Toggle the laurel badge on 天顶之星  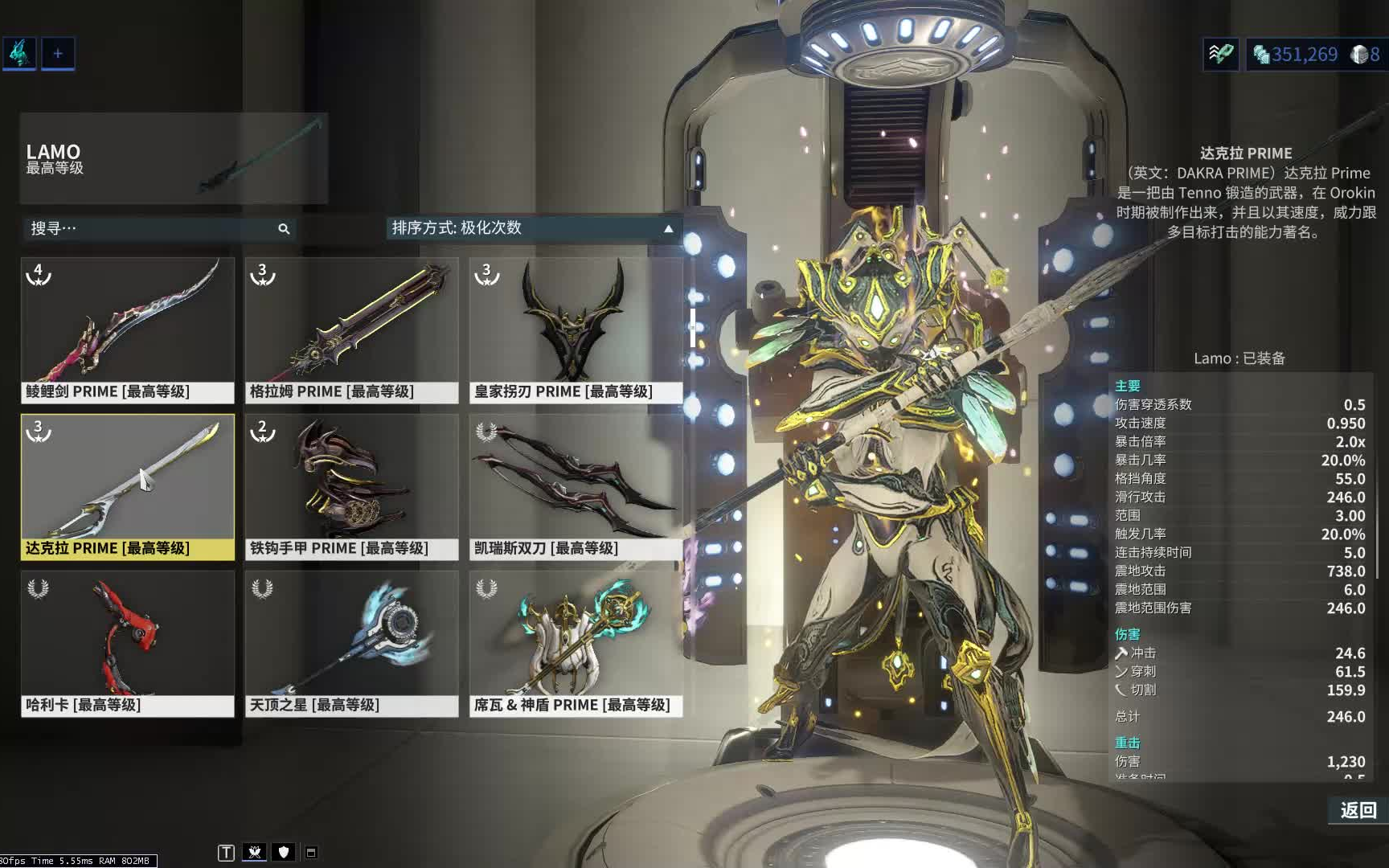260,588
